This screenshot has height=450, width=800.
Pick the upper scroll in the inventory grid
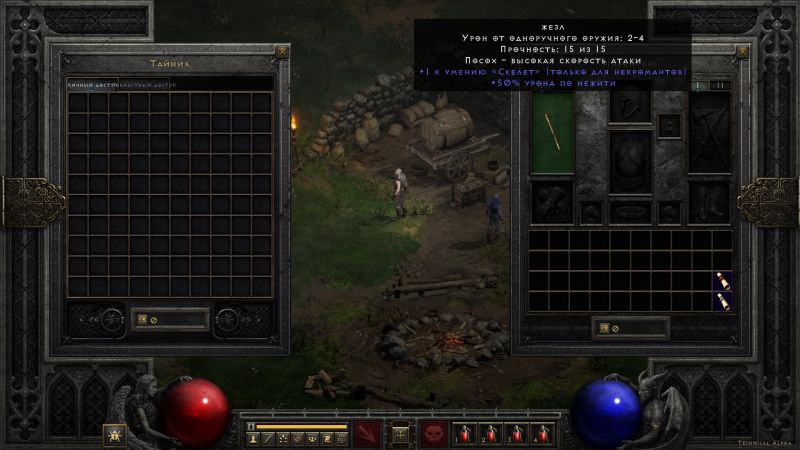pos(722,281)
